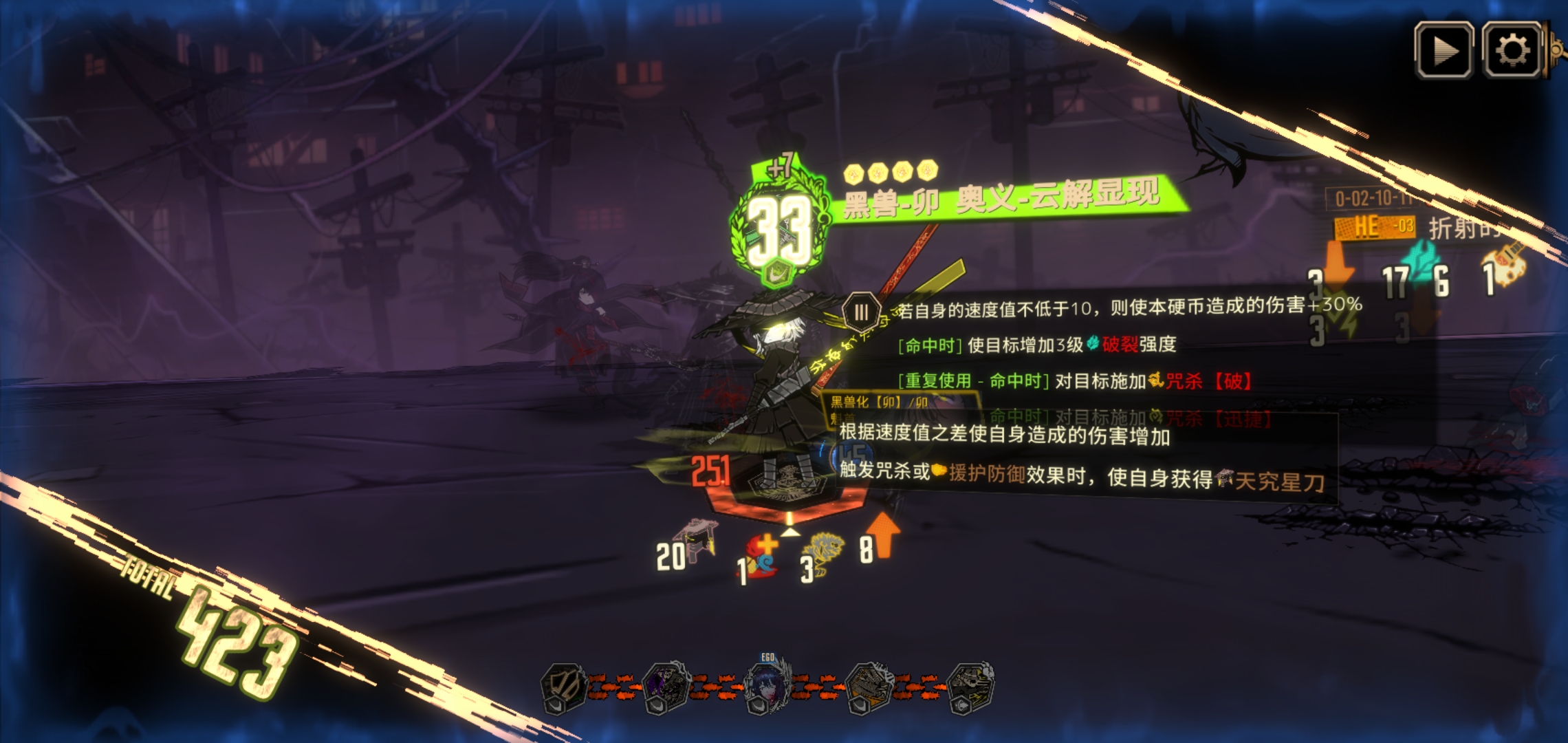Click the play button in the top corner
The width and height of the screenshot is (1568, 743).
pos(1444,50)
